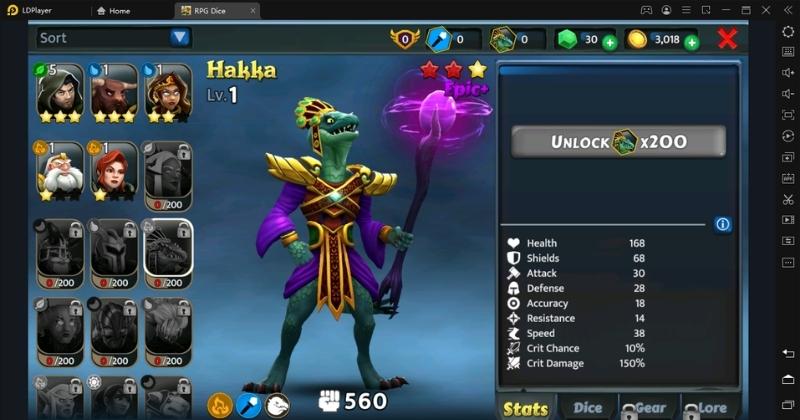800x420 pixels.
Task: Show the Lore tab
Action: click(711, 407)
